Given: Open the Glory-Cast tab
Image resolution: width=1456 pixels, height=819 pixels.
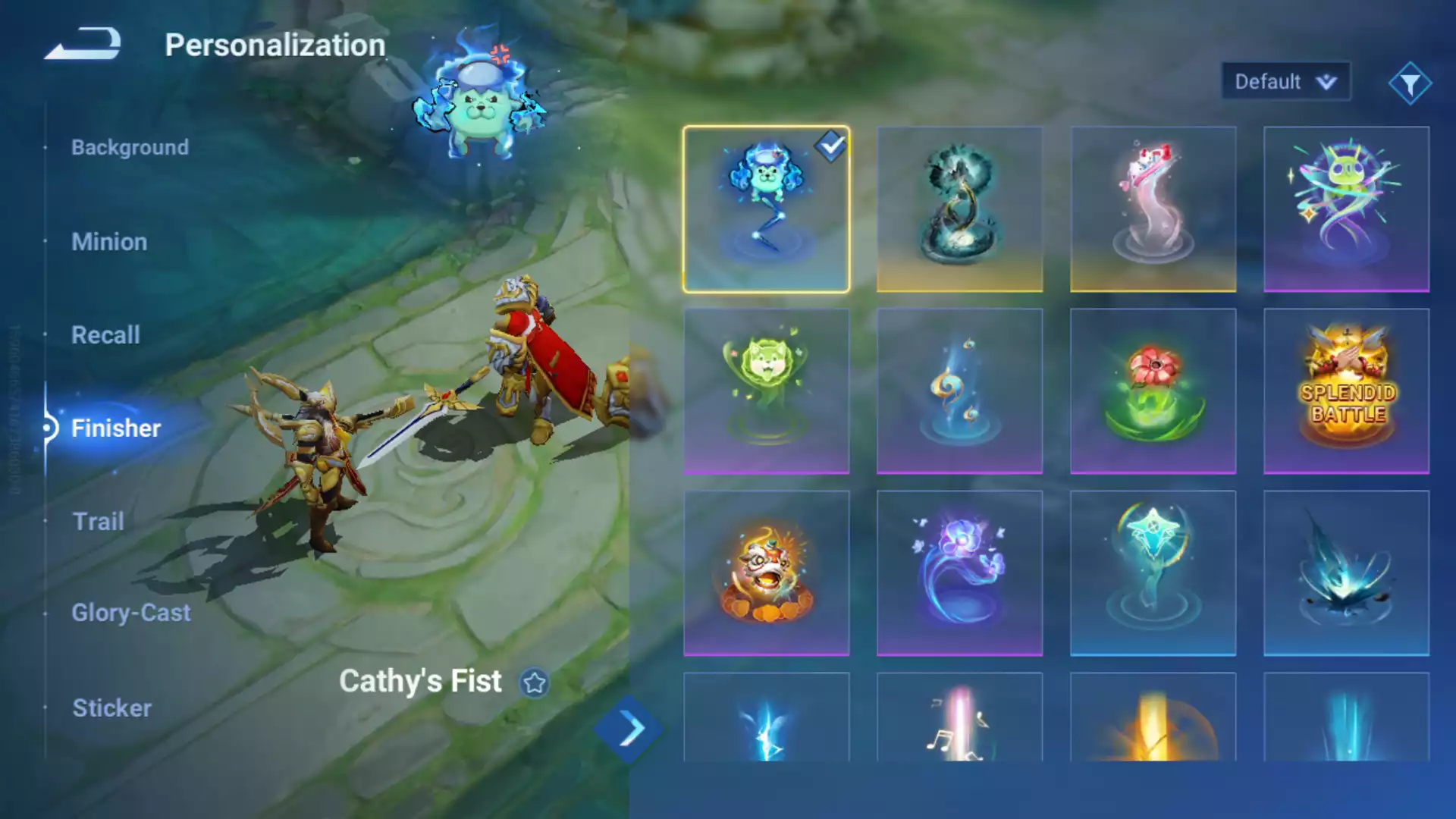Looking at the screenshot, I should point(130,613).
